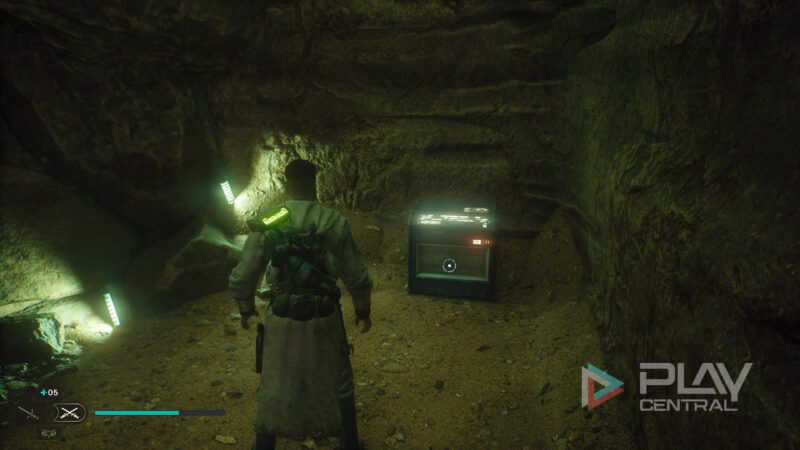This screenshot has width=800, height=450.
Task: Switch to the crossed dual sabers stance
Action: (69, 412)
